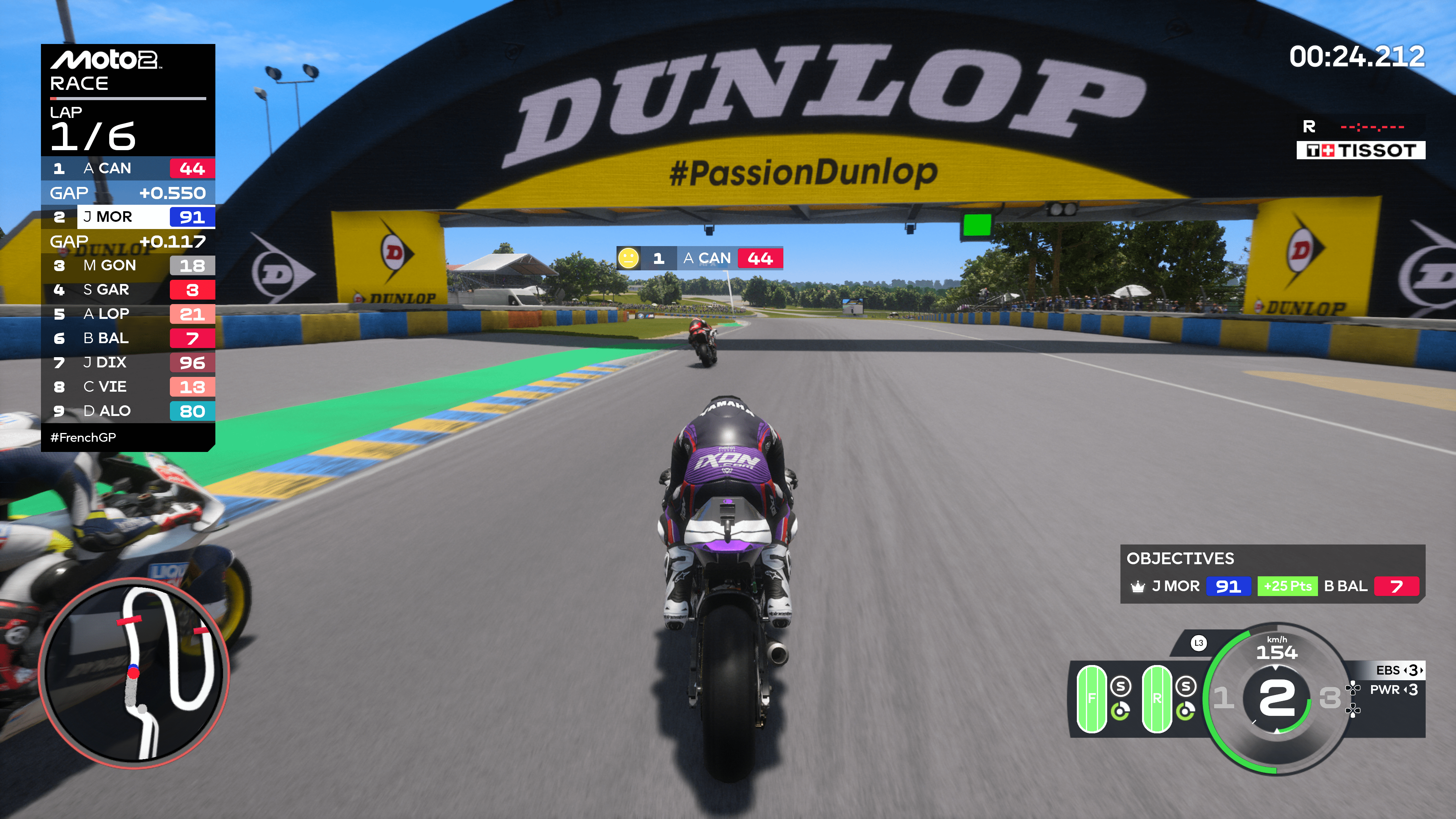This screenshot has height=819, width=1456.
Task: Choose C VIE in the leaderboard
Action: (128, 387)
